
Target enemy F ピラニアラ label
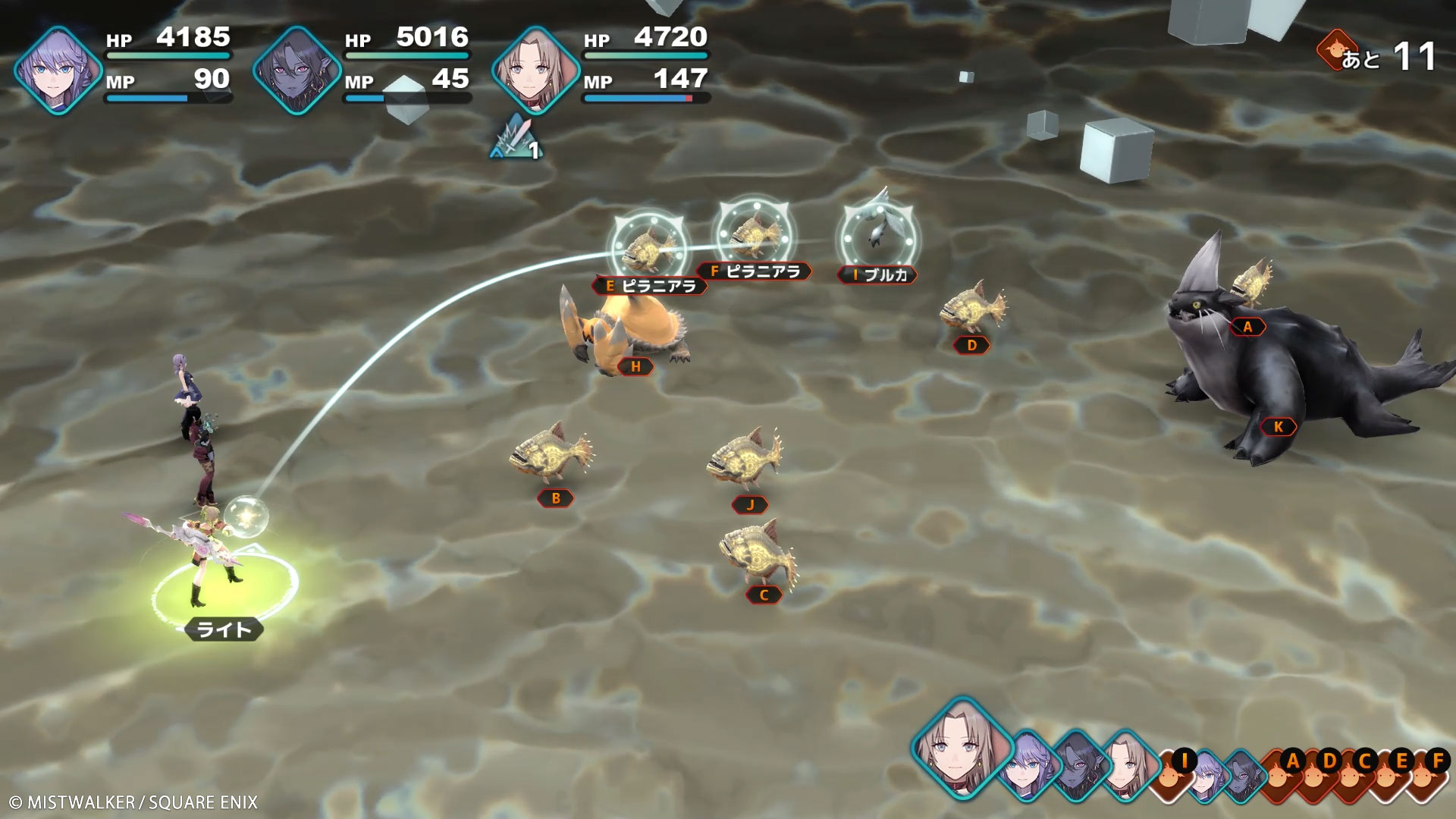click(755, 271)
